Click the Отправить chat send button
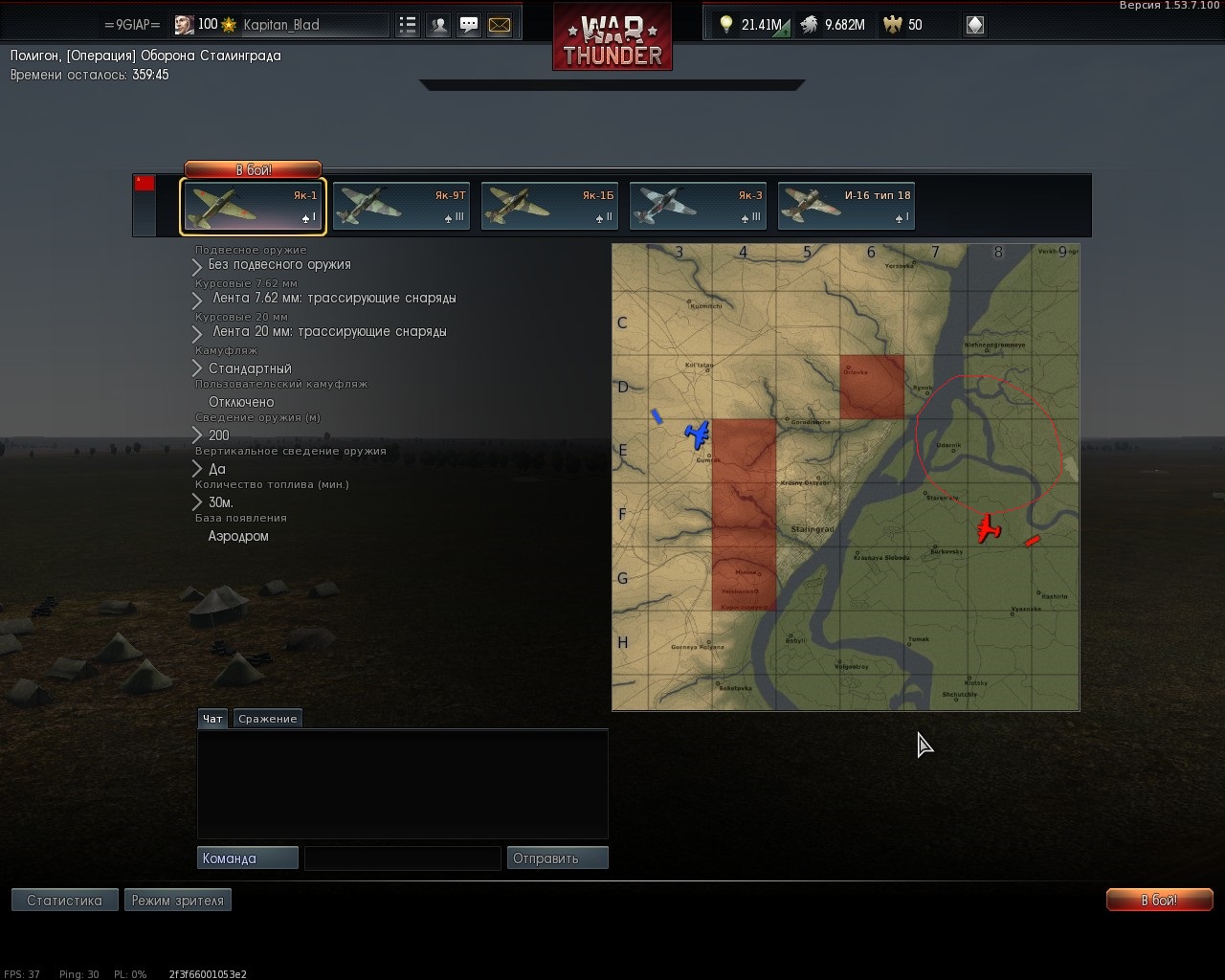 tap(557, 858)
